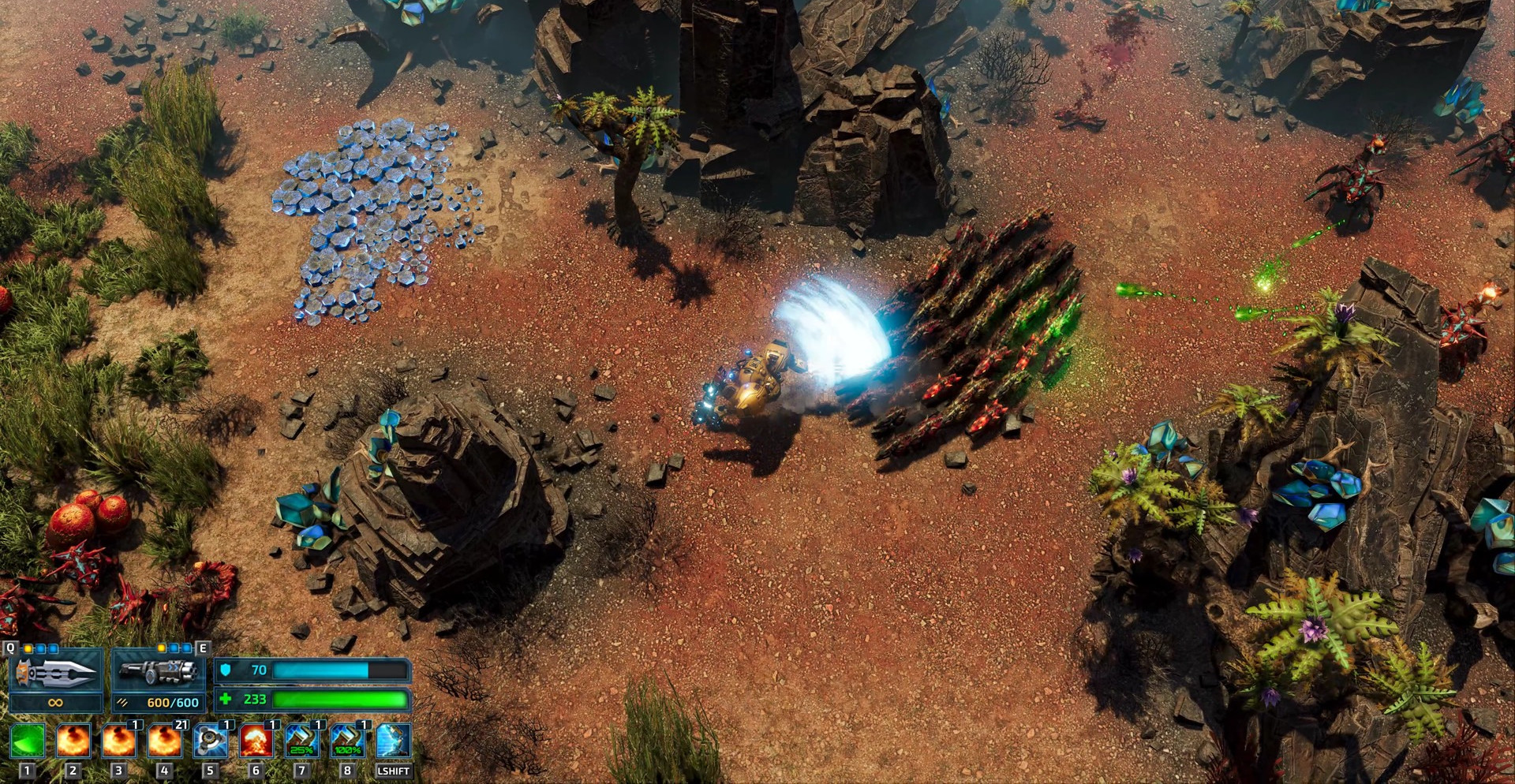Screen dimensions: 1515x784
Task: Activate the blue lightning dash ability
Action: tap(393, 741)
